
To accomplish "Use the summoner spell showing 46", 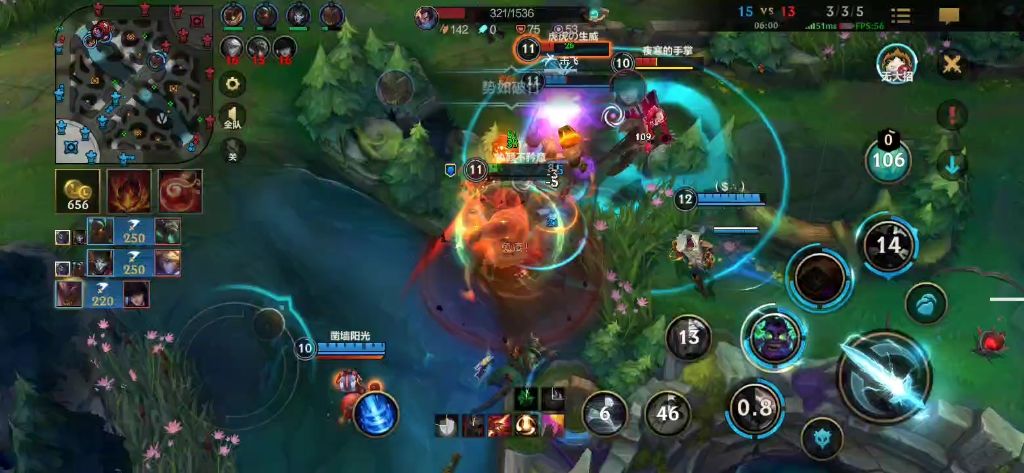I will (x=668, y=412).
